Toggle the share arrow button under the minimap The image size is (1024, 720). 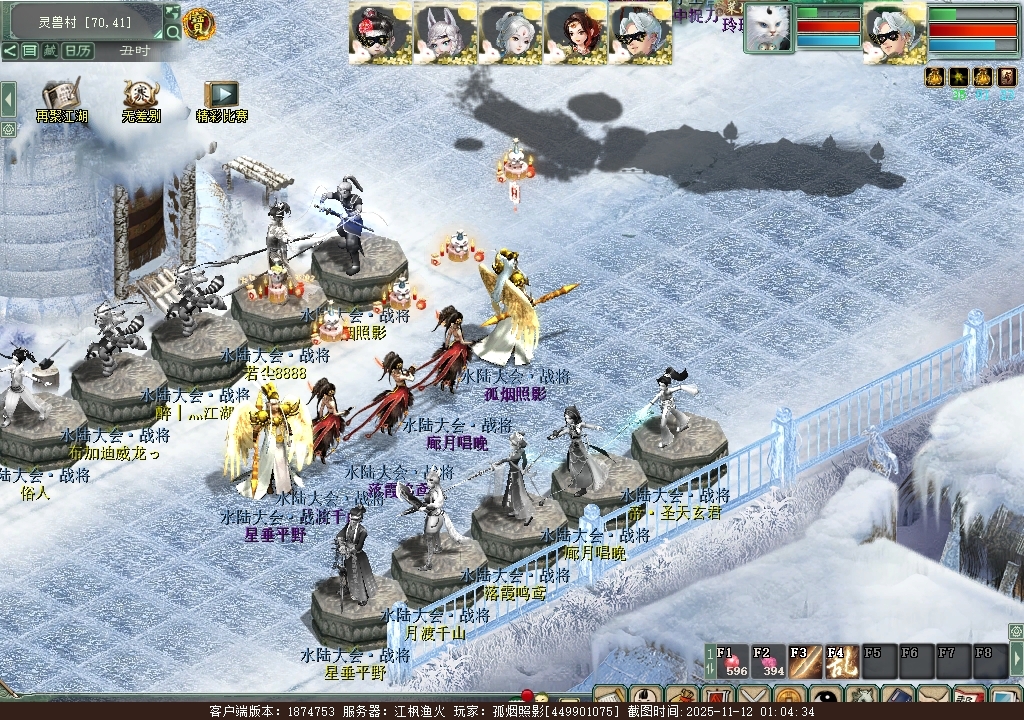(9, 50)
